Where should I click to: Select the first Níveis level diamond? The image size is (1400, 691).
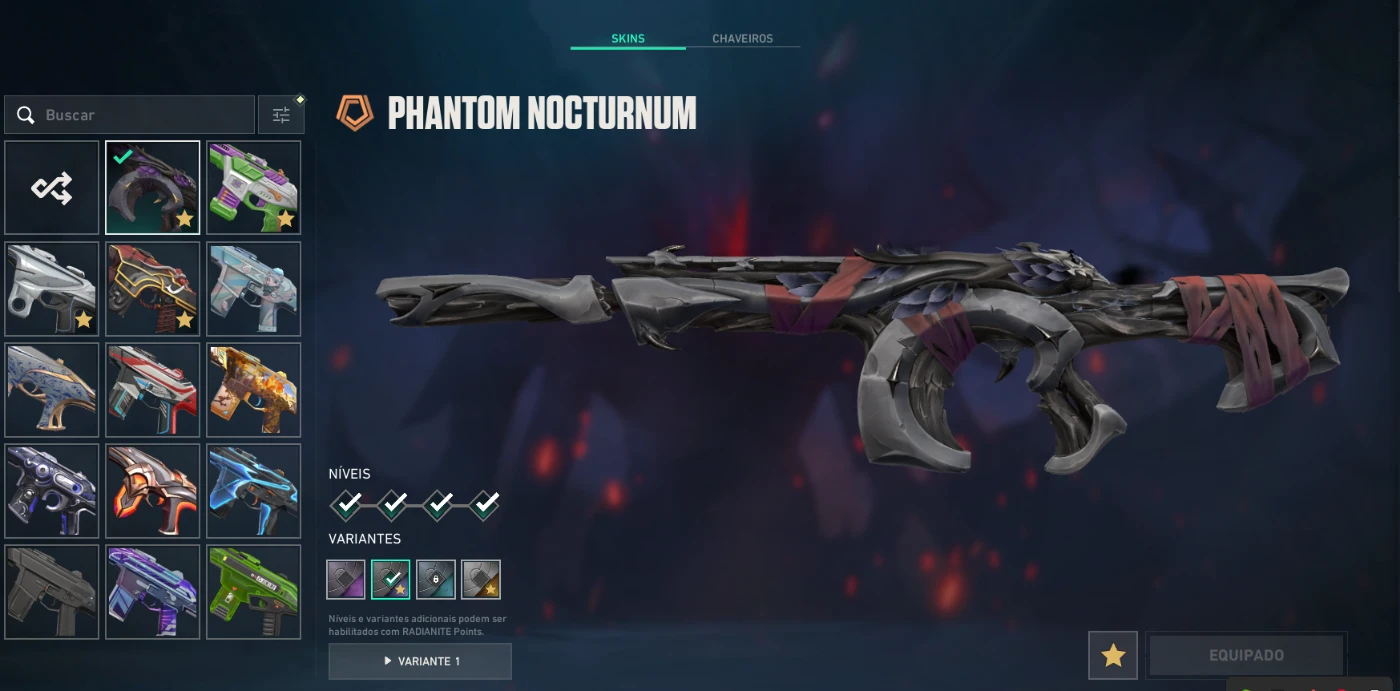[x=347, y=505]
